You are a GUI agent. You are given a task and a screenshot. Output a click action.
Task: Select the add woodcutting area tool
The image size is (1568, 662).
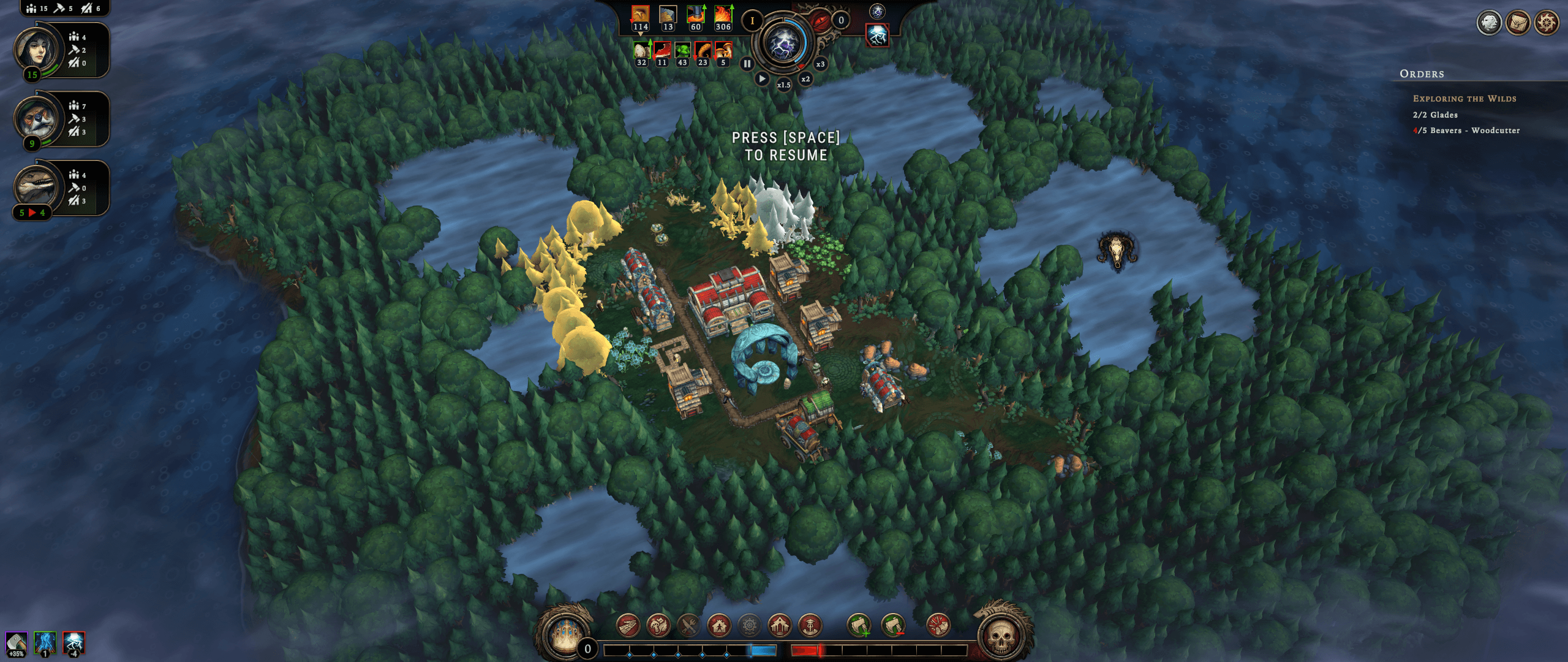859,626
